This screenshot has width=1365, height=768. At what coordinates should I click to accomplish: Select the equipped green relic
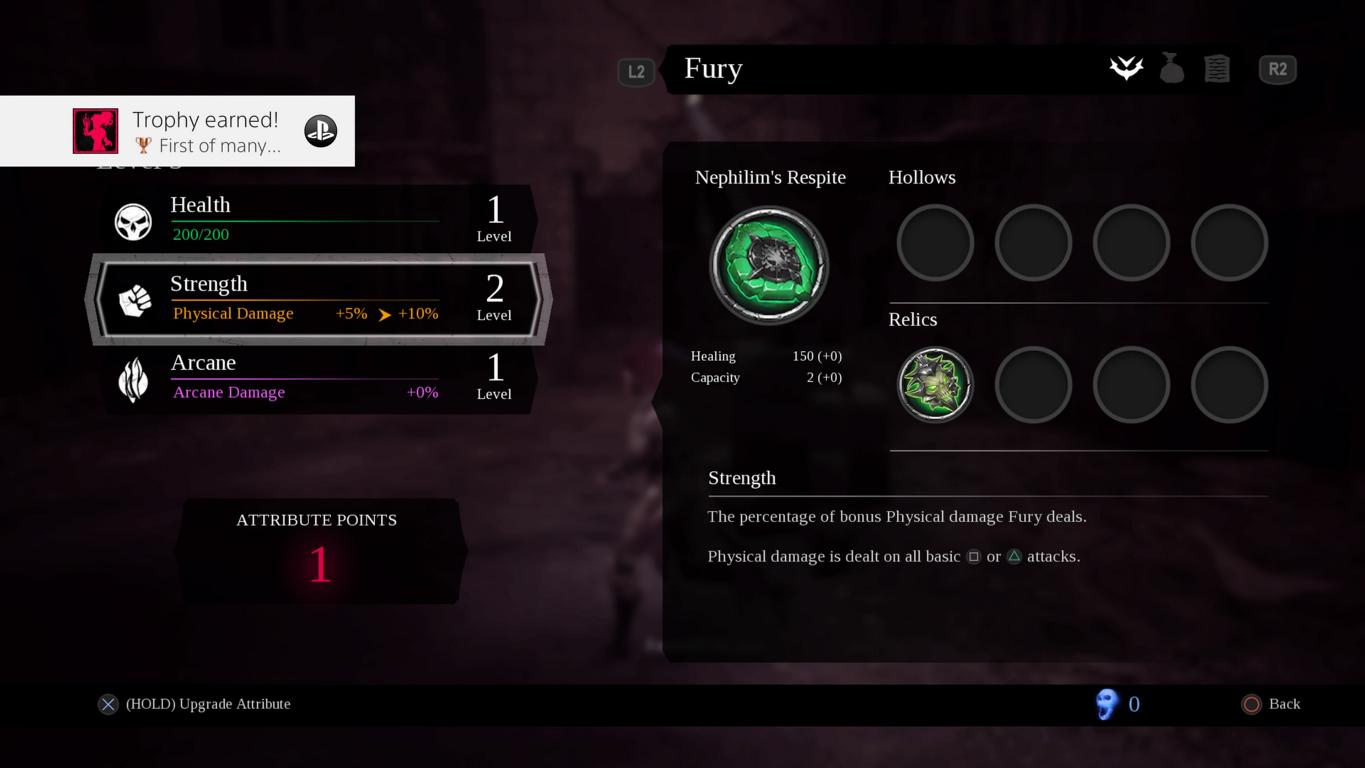tap(935, 385)
